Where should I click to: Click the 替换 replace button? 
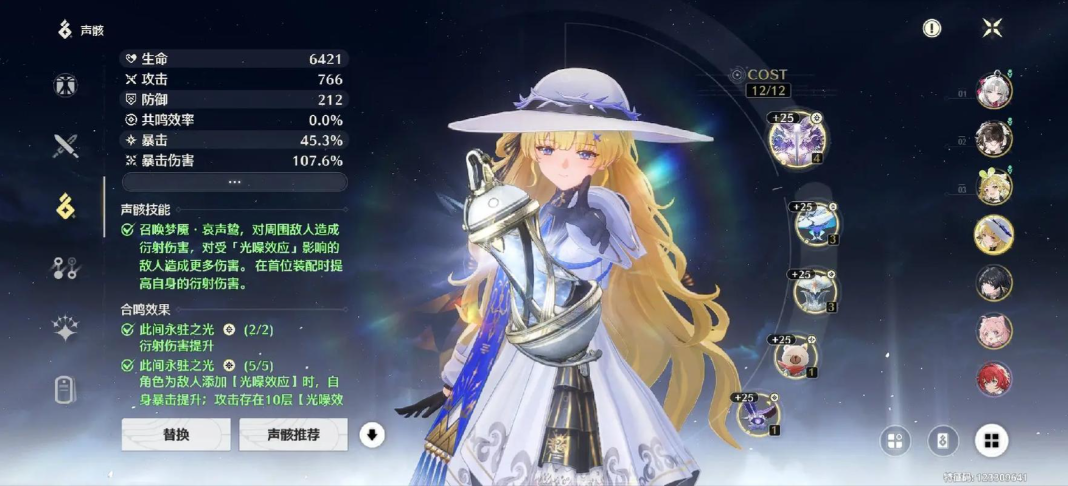pyautogui.click(x=176, y=434)
